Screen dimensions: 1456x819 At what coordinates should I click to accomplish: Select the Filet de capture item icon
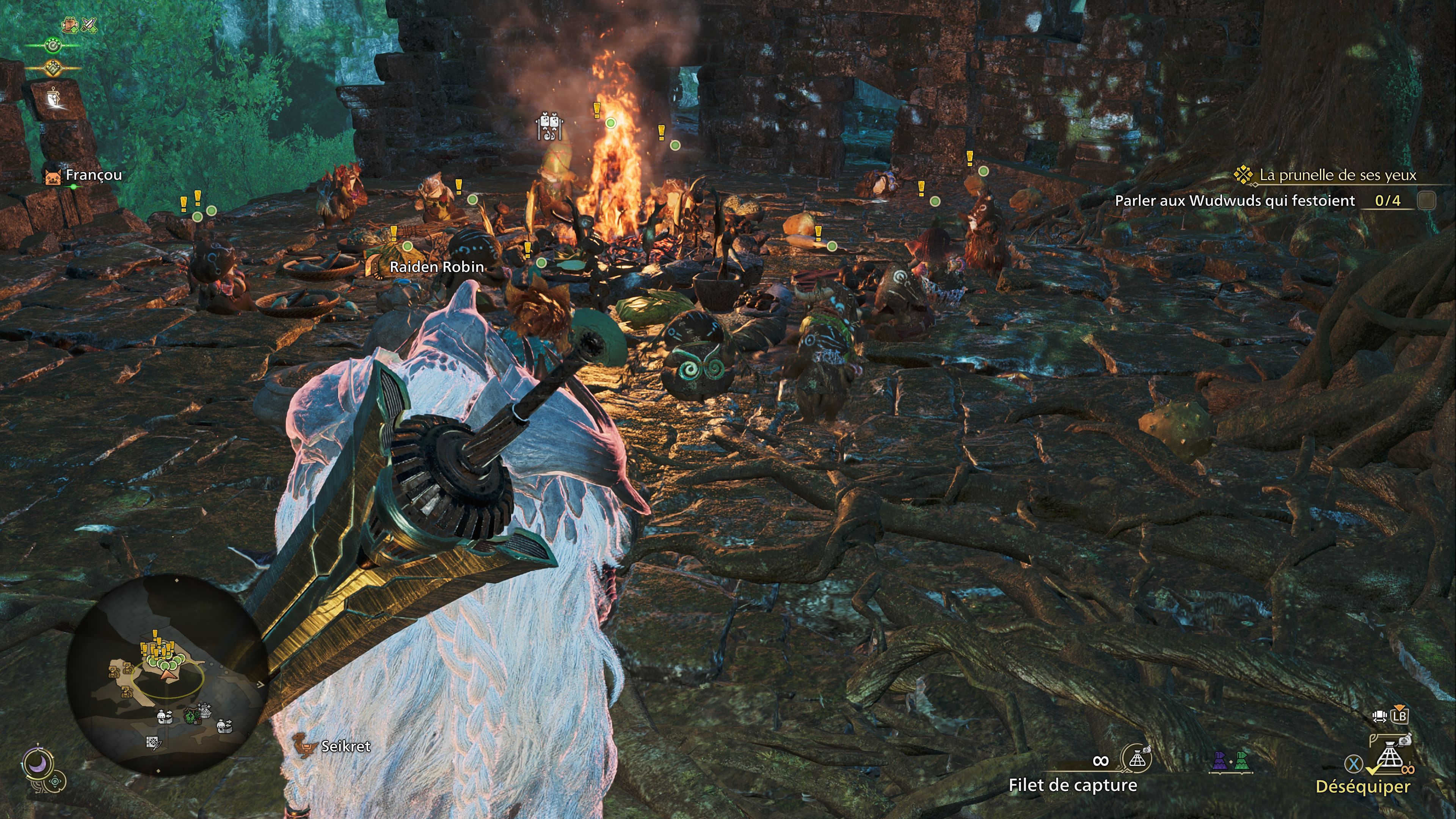1137,759
